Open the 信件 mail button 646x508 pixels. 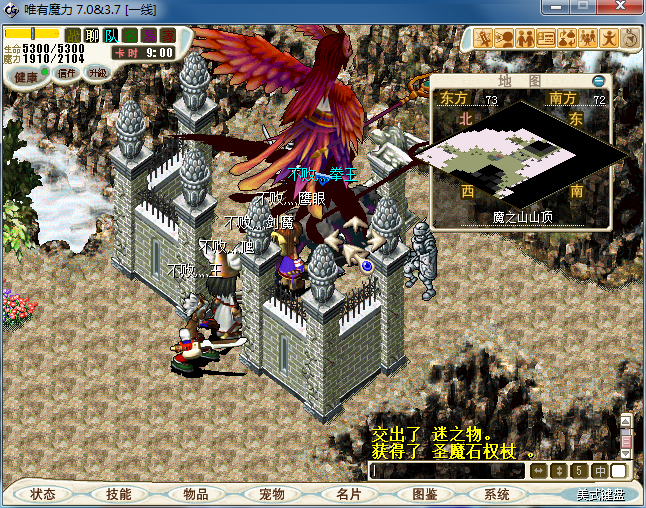coord(68,72)
